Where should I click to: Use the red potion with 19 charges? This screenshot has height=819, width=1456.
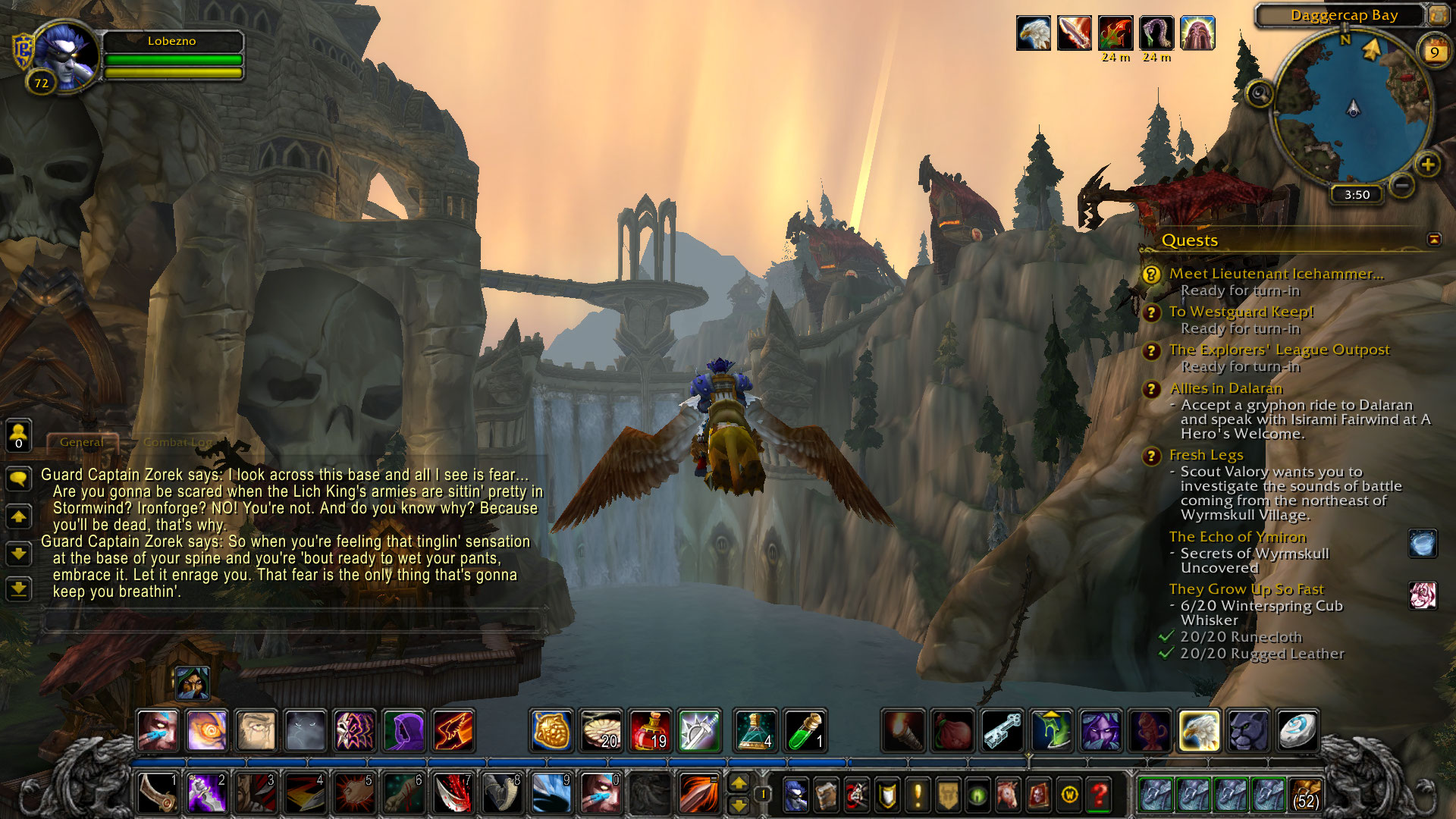(x=650, y=730)
